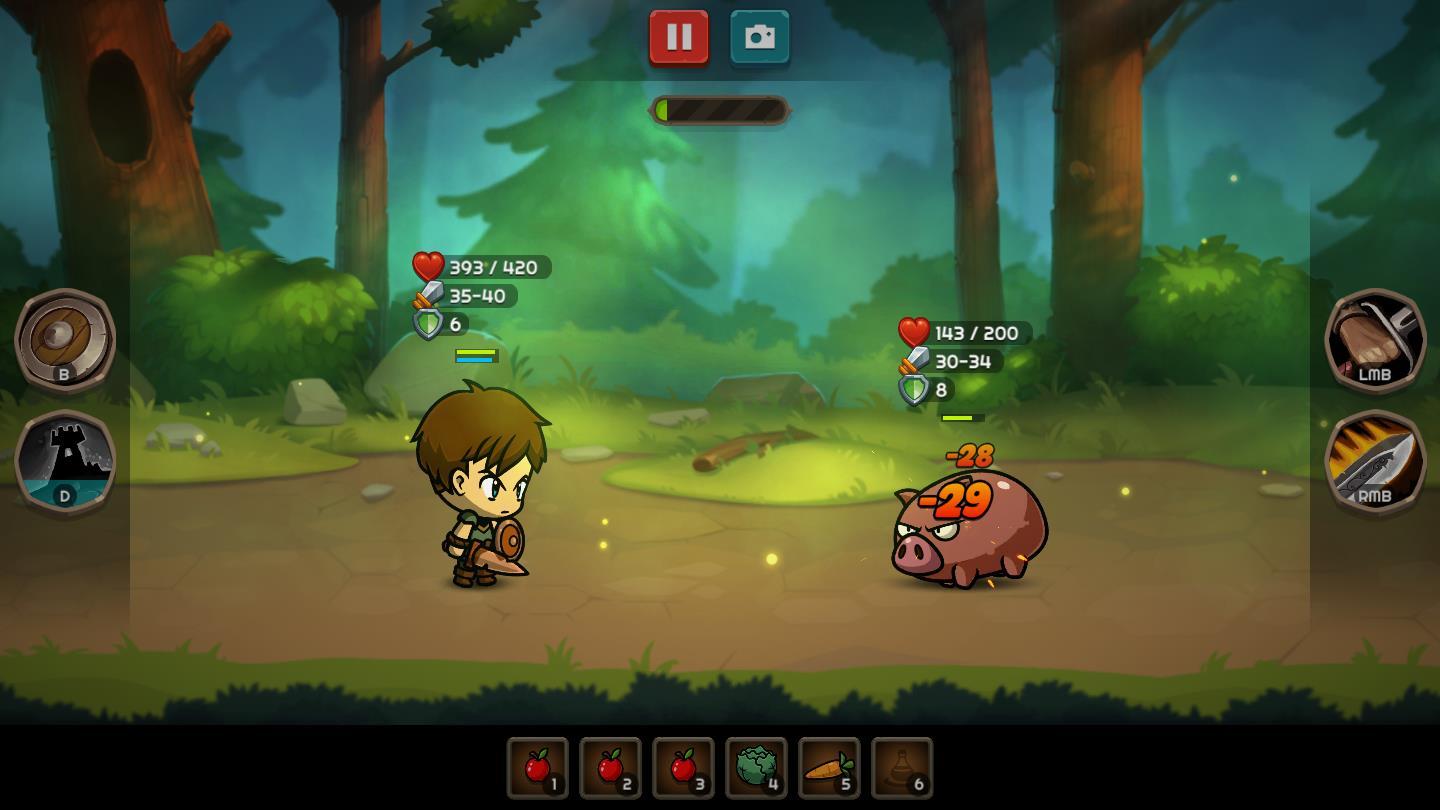Image resolution: width=1440 pixels, height=810 pixels.
Task: Activate the castle retreat icon labeled D
Action: click(64, 462)
